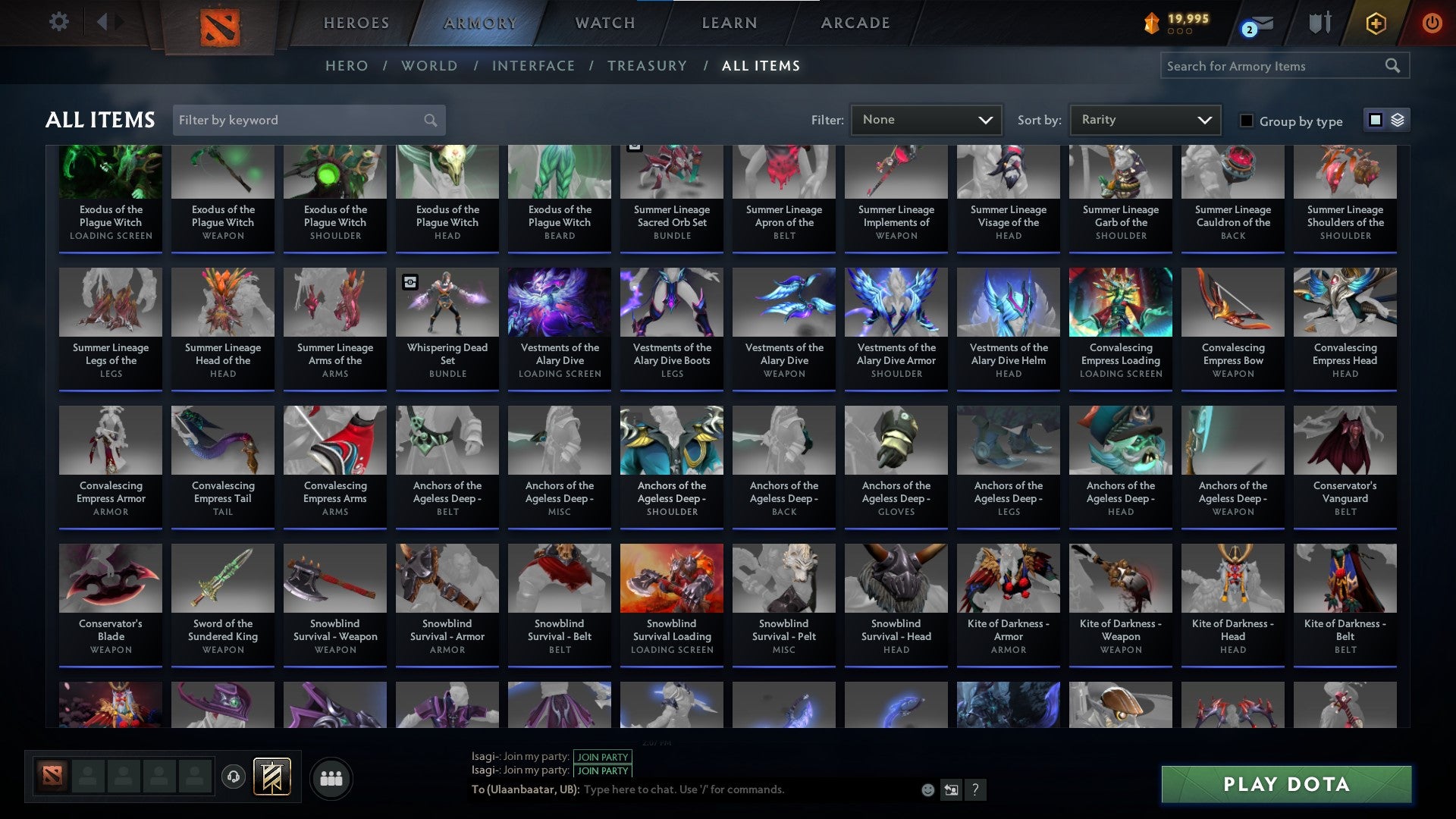The image size is (1456, 819).
Task: Switch to the TREASURY tab
Action: 648,66
